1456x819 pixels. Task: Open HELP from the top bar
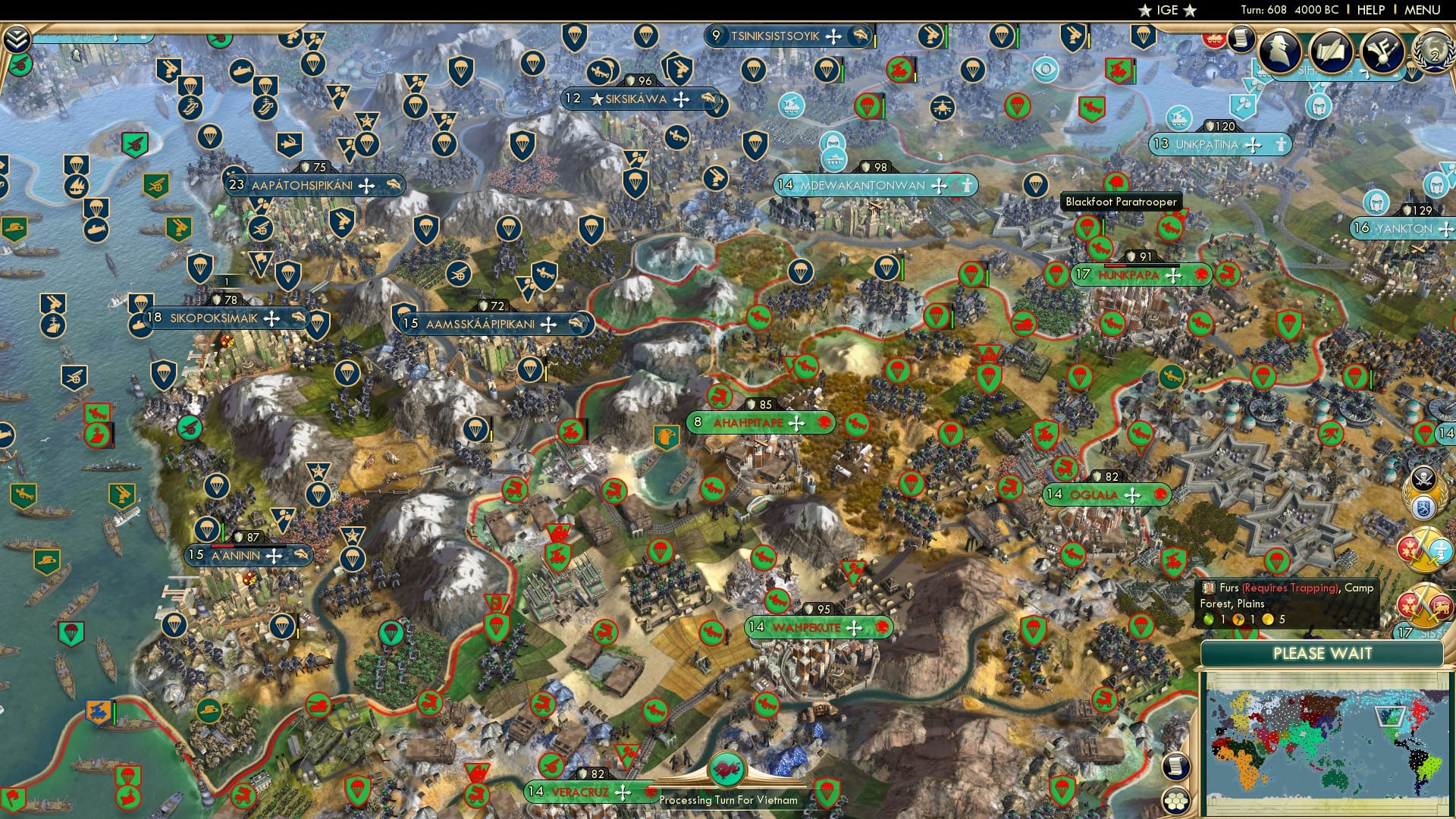(1370, 9)
